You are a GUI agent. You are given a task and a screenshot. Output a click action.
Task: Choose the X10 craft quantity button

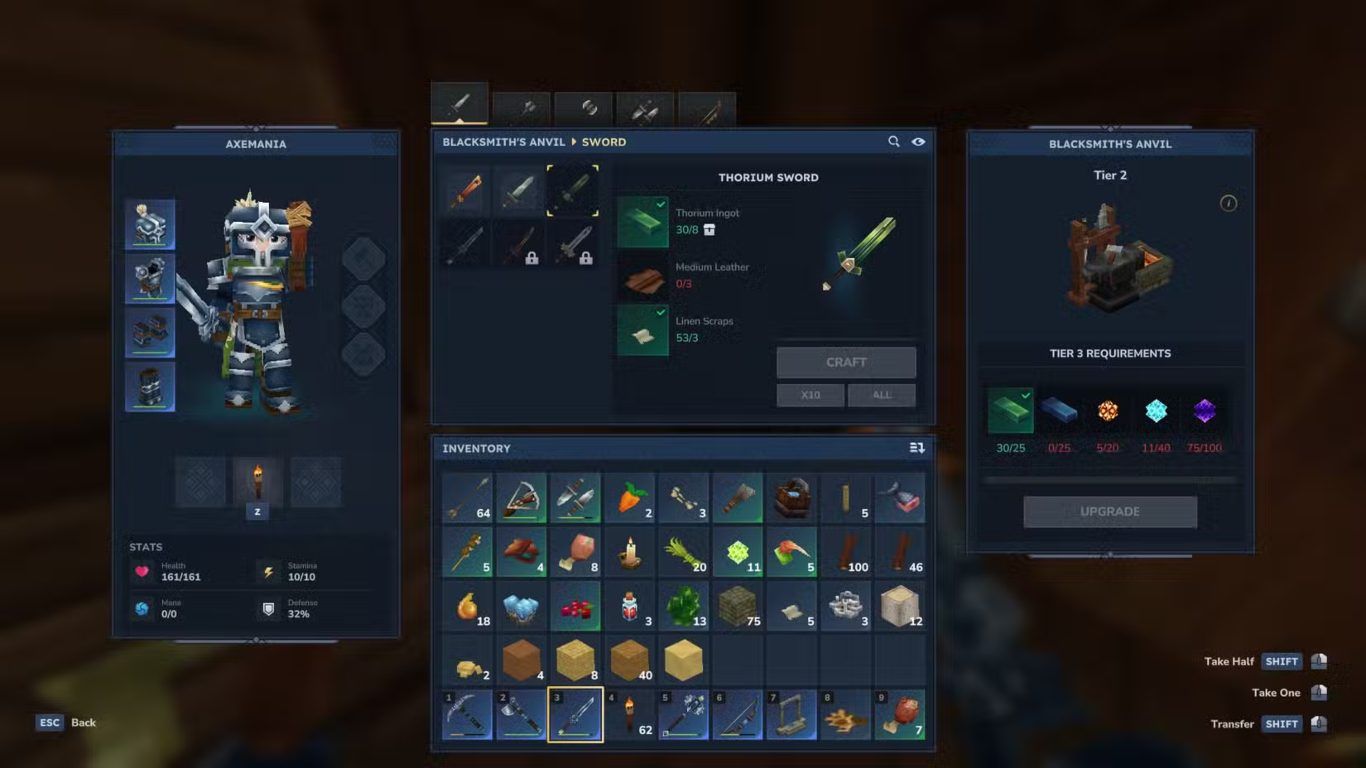(810, 395)
